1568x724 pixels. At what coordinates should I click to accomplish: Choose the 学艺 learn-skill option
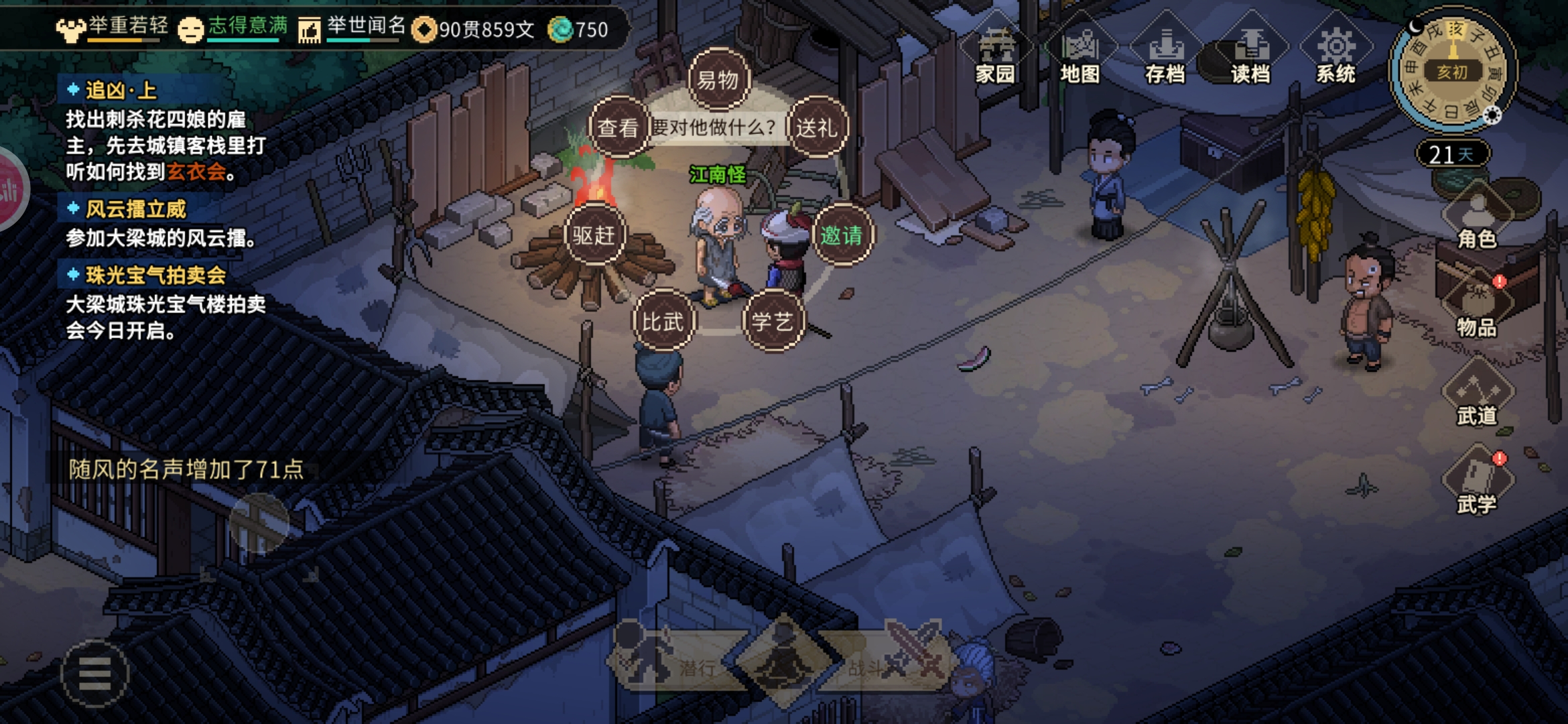[773, 322]
